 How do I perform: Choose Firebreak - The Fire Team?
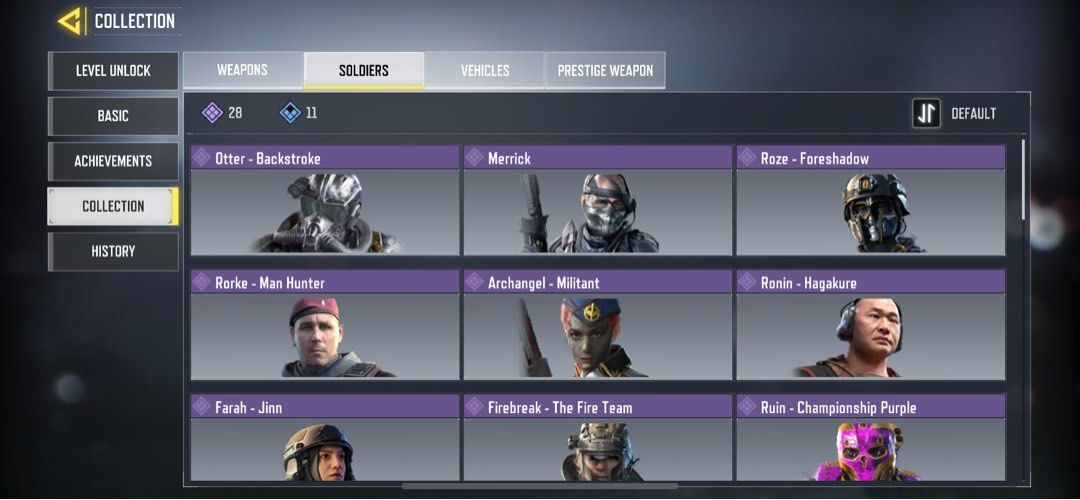(598, 440)
